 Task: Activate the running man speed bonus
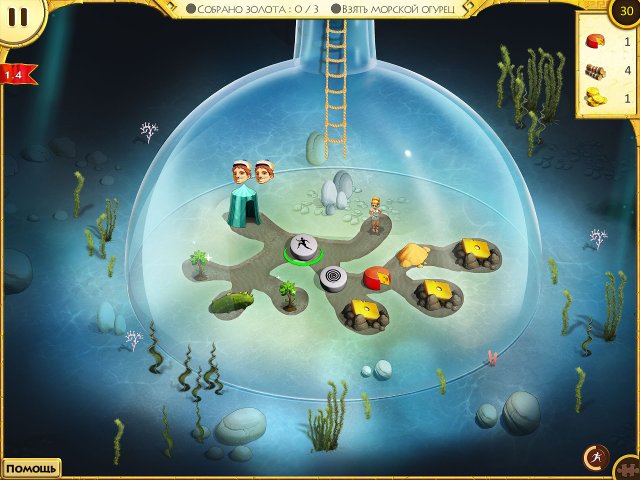596,457
